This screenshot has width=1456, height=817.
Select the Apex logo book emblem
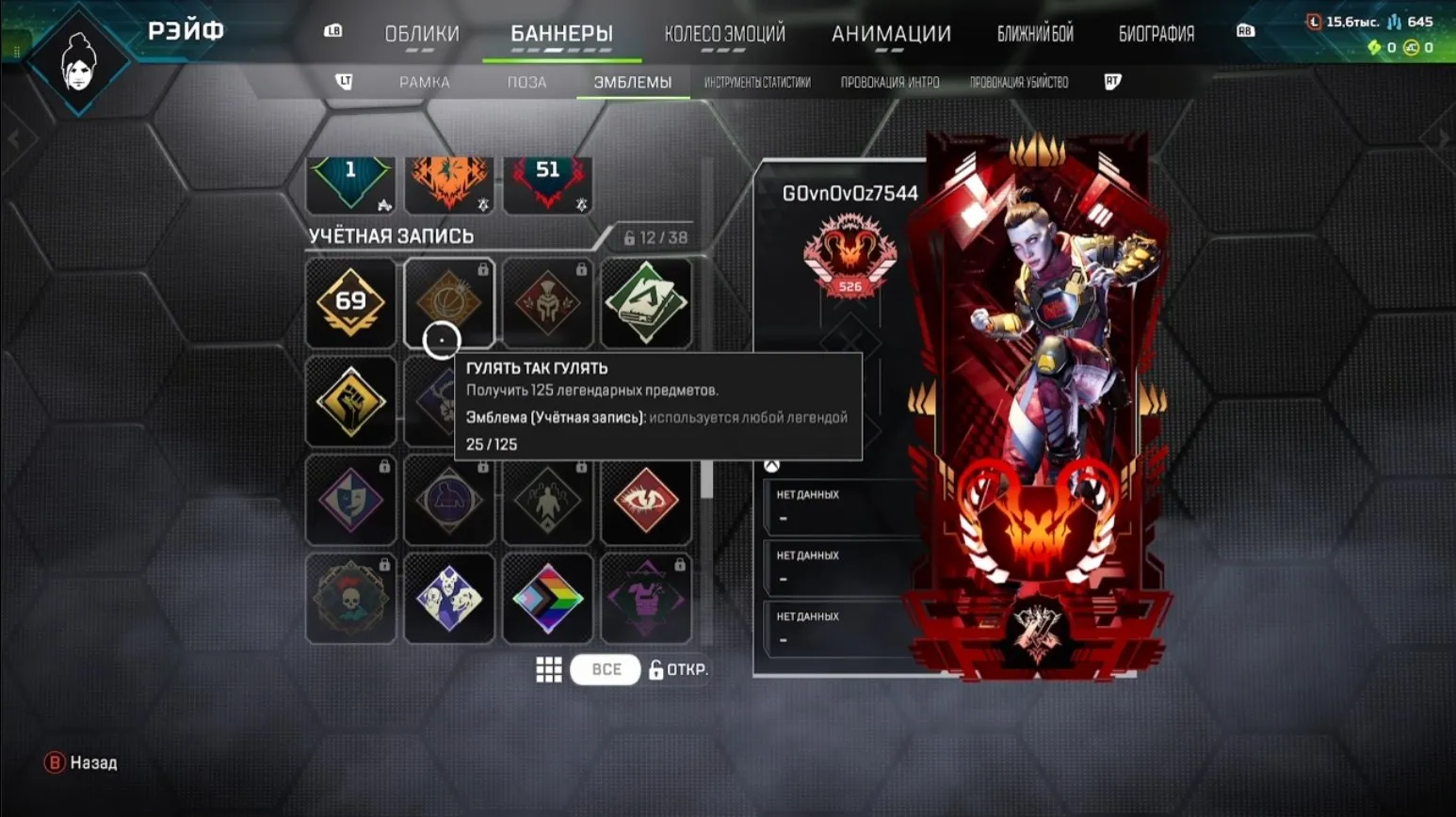pyautogui.click(x=647, y=302)
